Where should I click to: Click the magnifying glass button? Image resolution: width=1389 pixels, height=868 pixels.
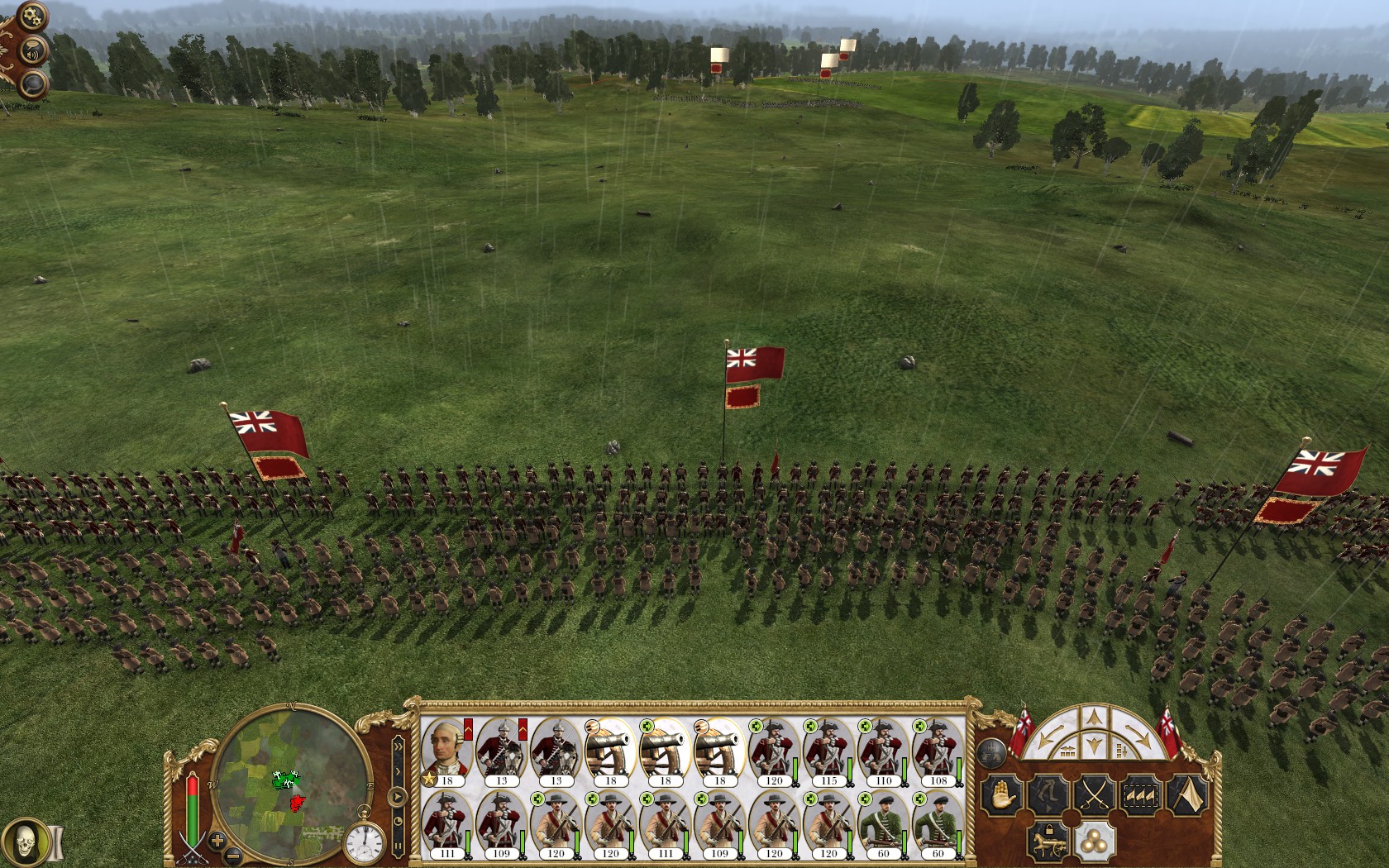point(31,83)
